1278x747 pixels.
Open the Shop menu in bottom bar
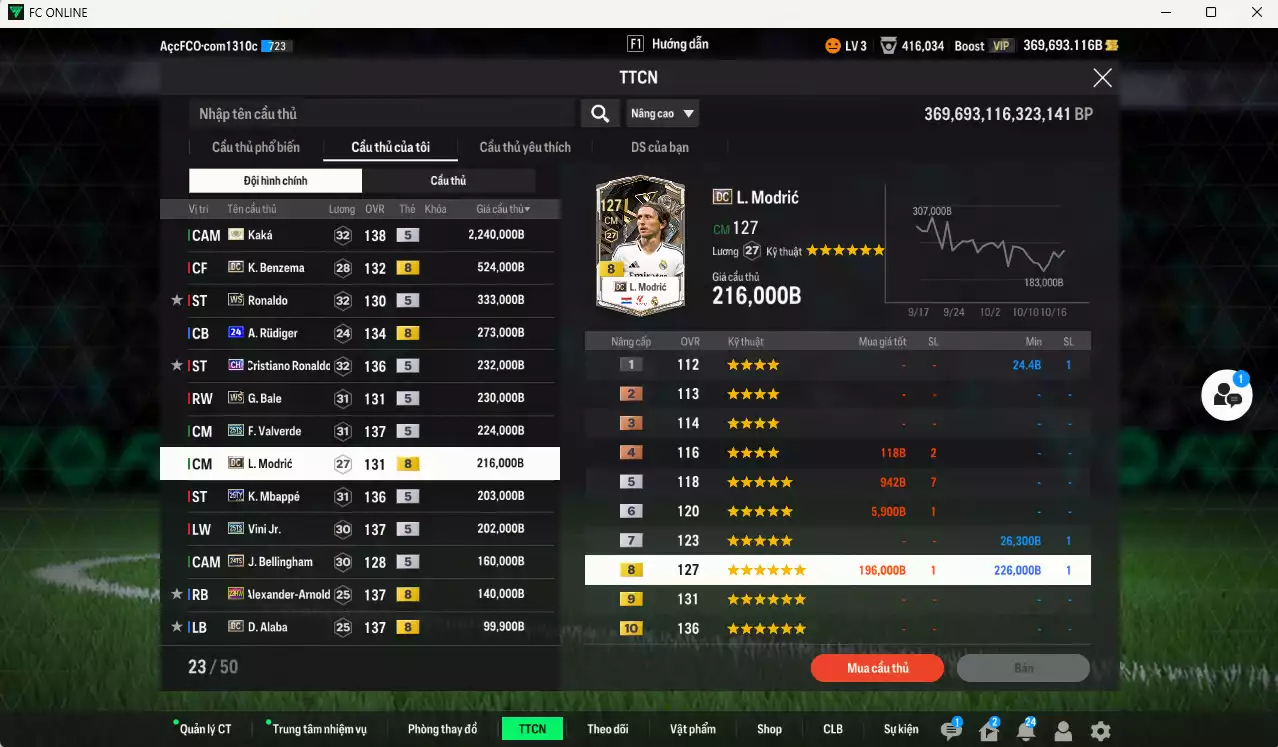click(769, 729)
